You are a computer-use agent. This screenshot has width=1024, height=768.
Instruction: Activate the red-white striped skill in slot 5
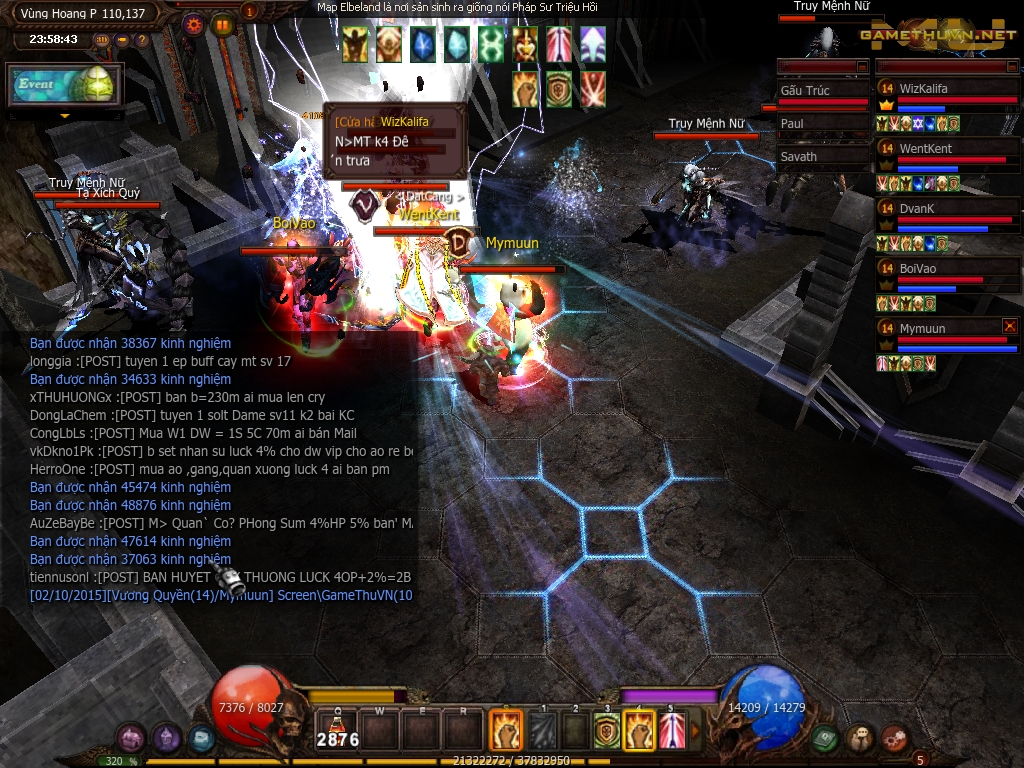click(x=672, y=731)
